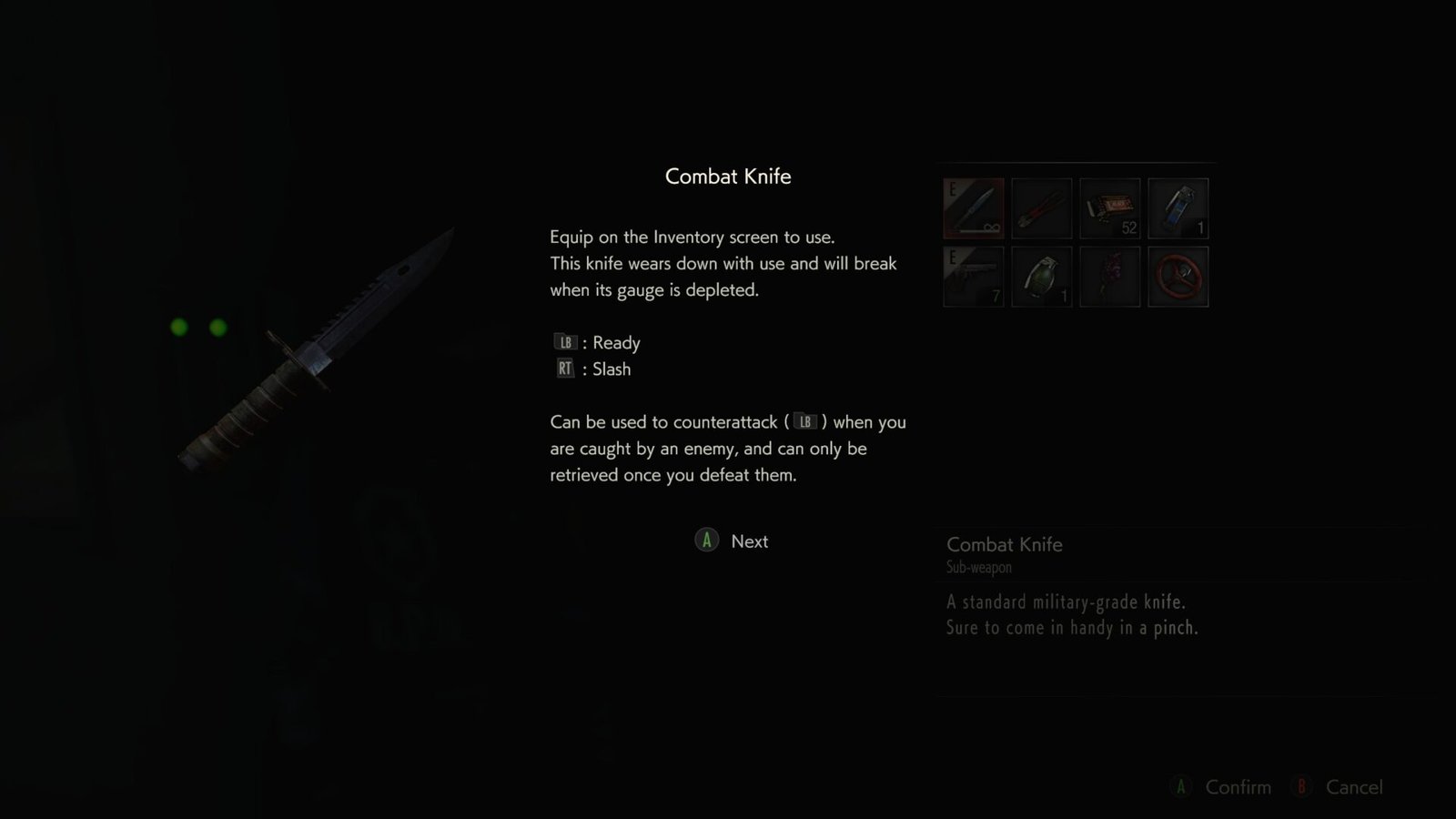Select the hand grenade inventory slot

pos(1041,276)
